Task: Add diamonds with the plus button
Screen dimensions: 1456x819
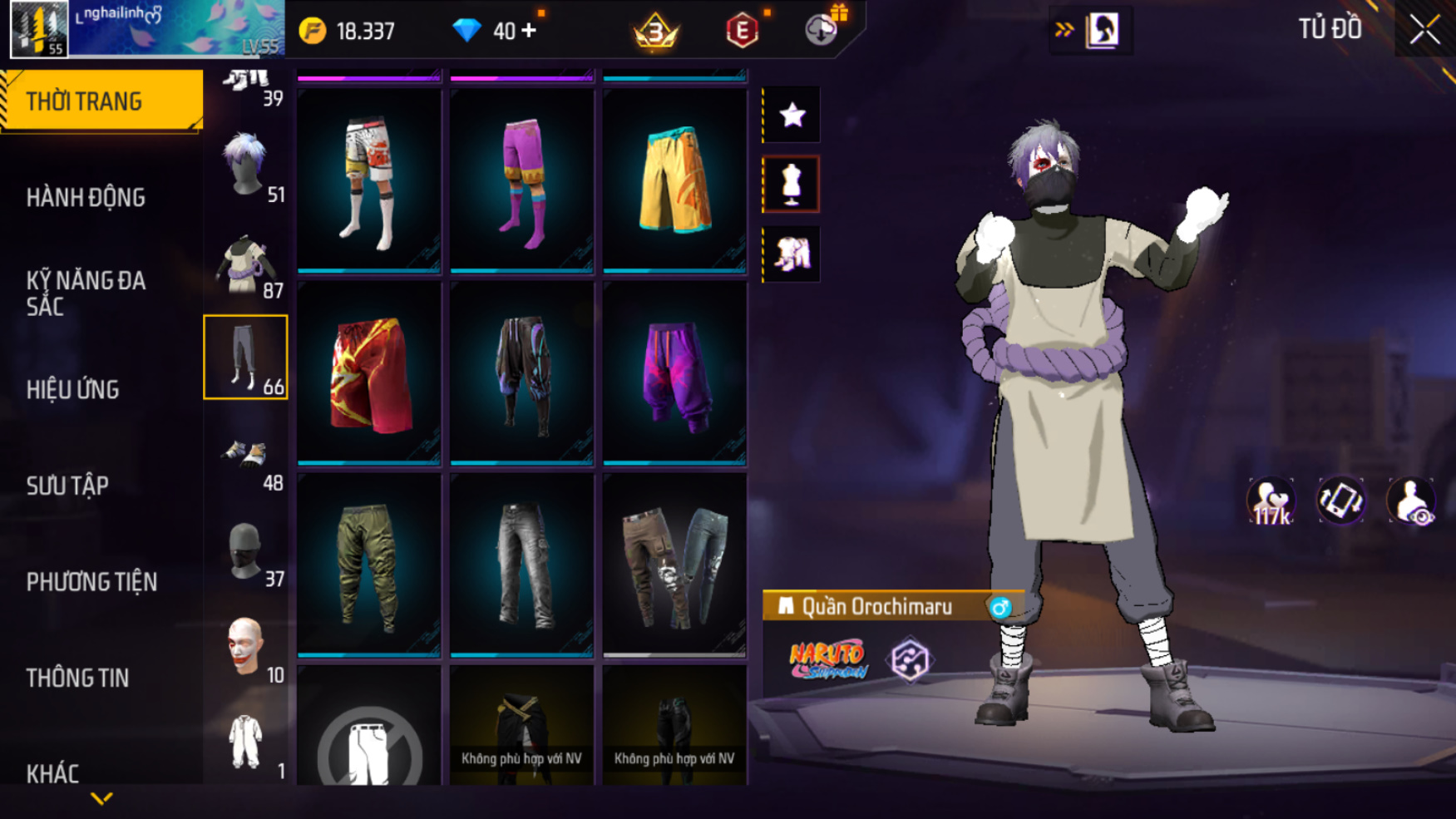Action: (530, 31)
